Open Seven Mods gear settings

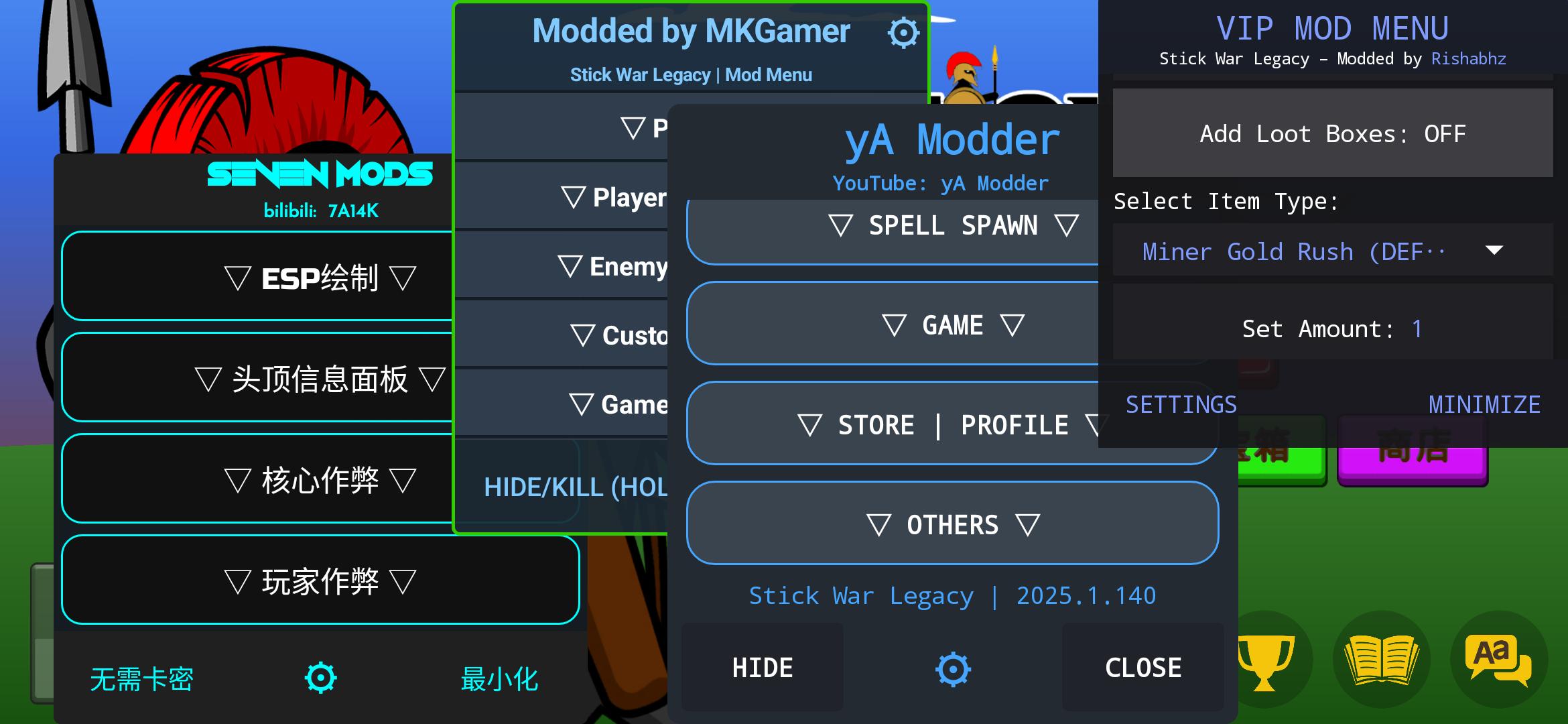click(x=320, y=677)
